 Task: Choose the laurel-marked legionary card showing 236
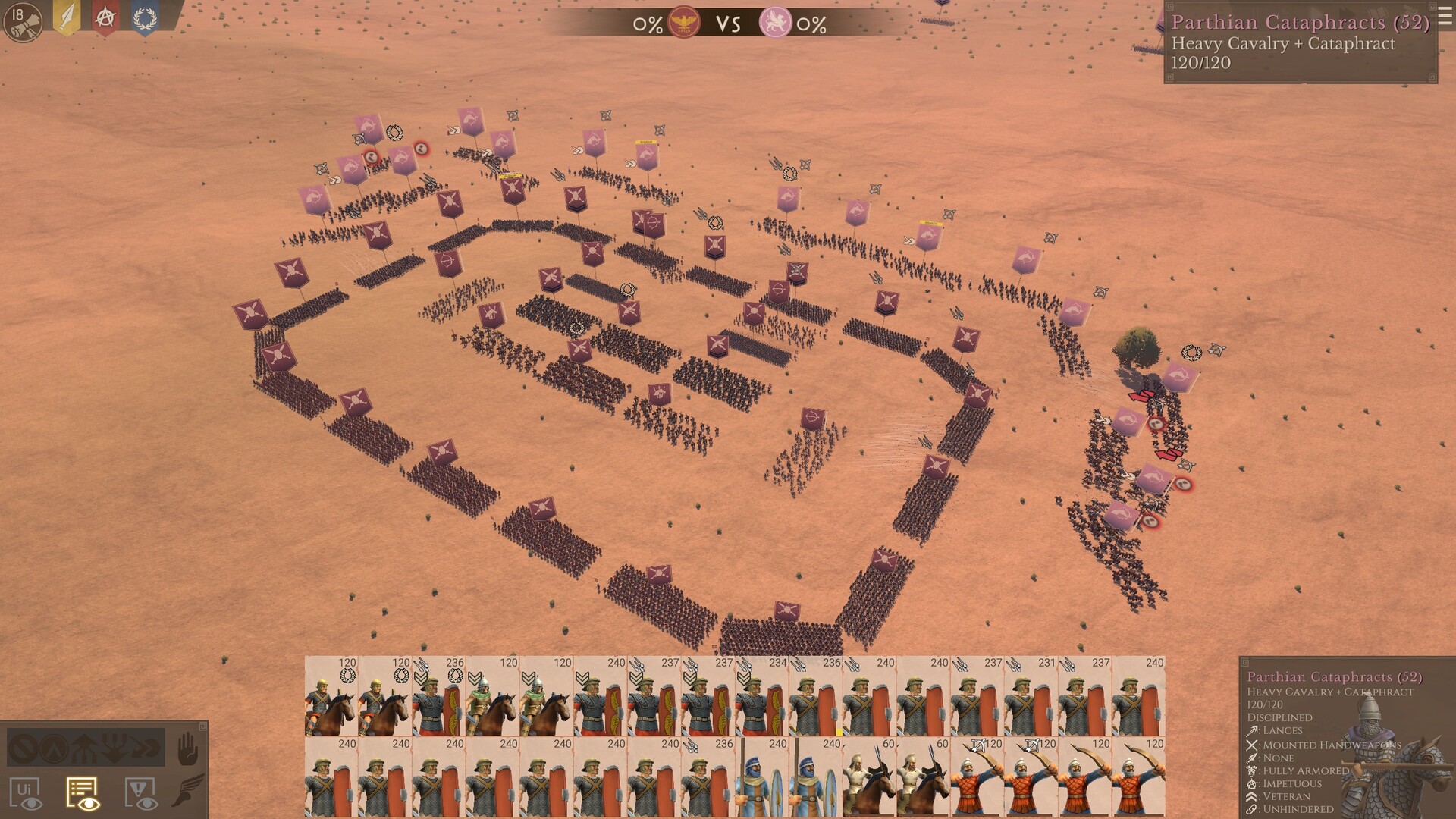point(438,696)
